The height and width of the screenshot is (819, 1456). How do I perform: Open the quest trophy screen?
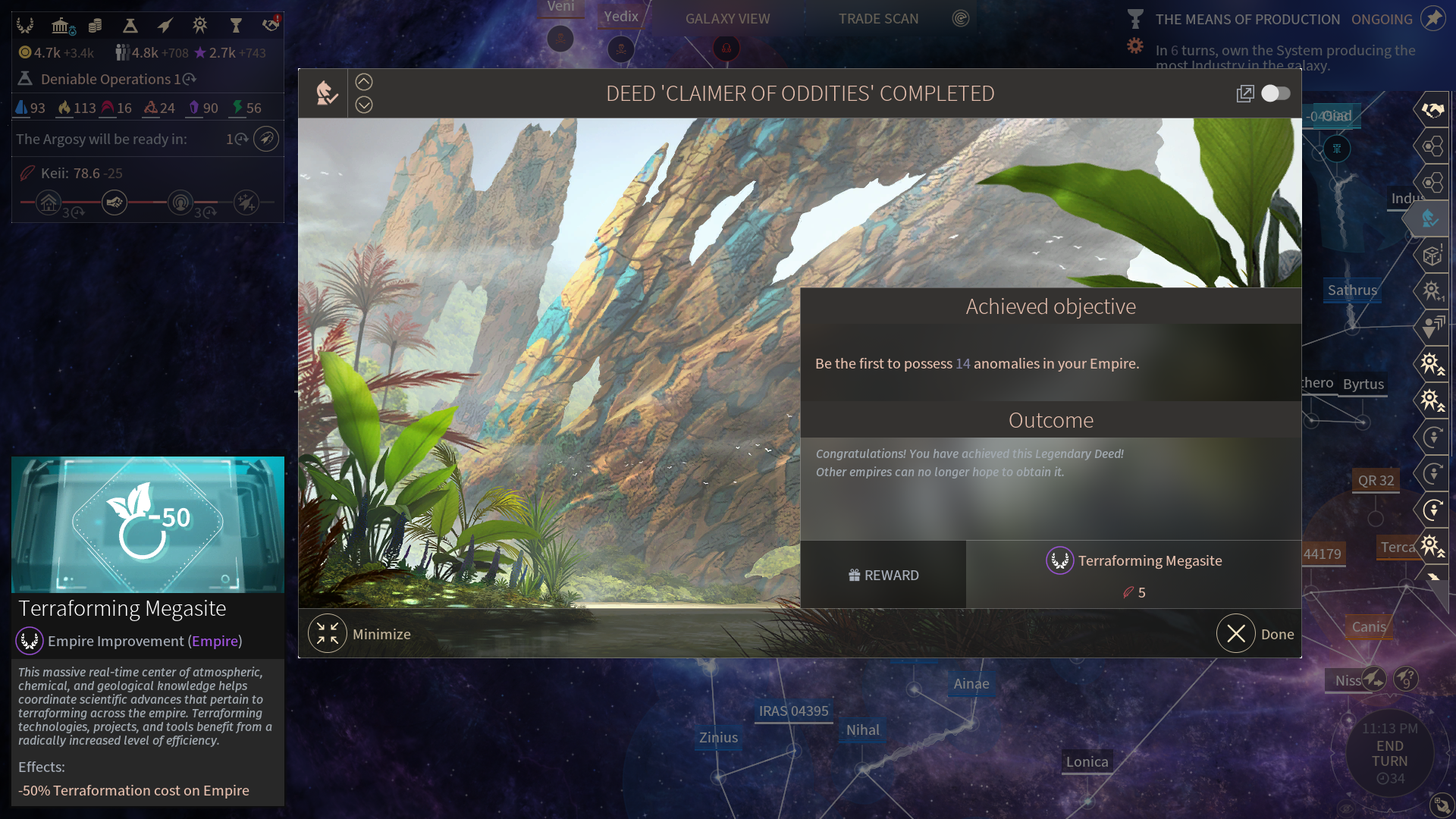click(236, 26)
